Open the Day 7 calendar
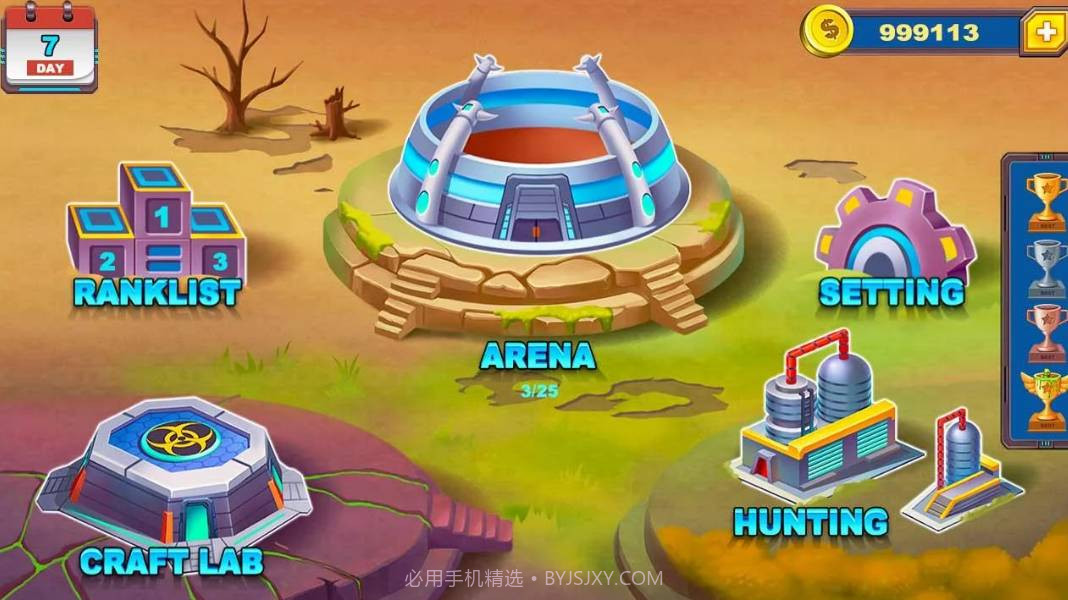1068x600 pixels. 49,48
